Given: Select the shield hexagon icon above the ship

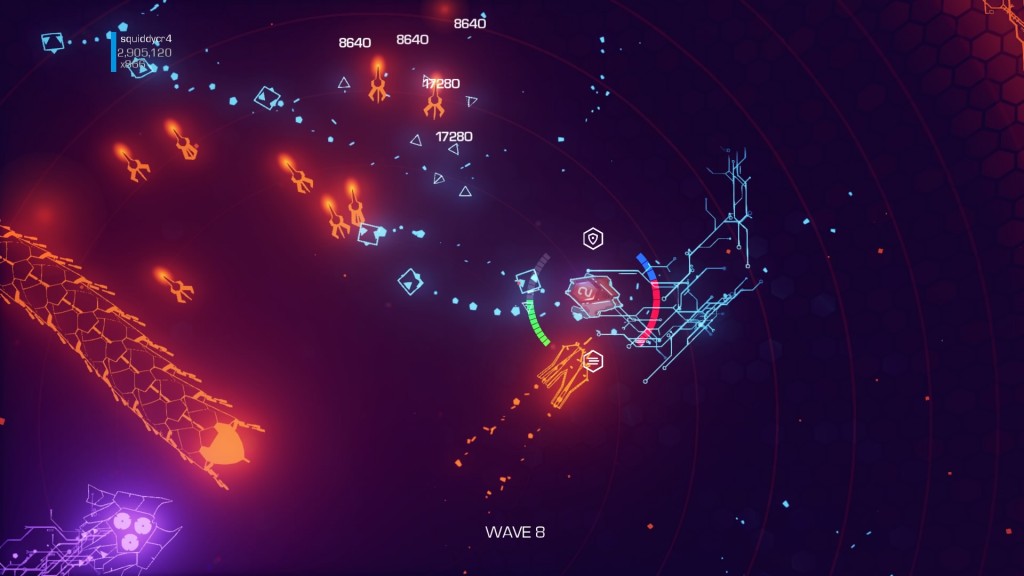Looking at the screenshot, I should 594,238.
